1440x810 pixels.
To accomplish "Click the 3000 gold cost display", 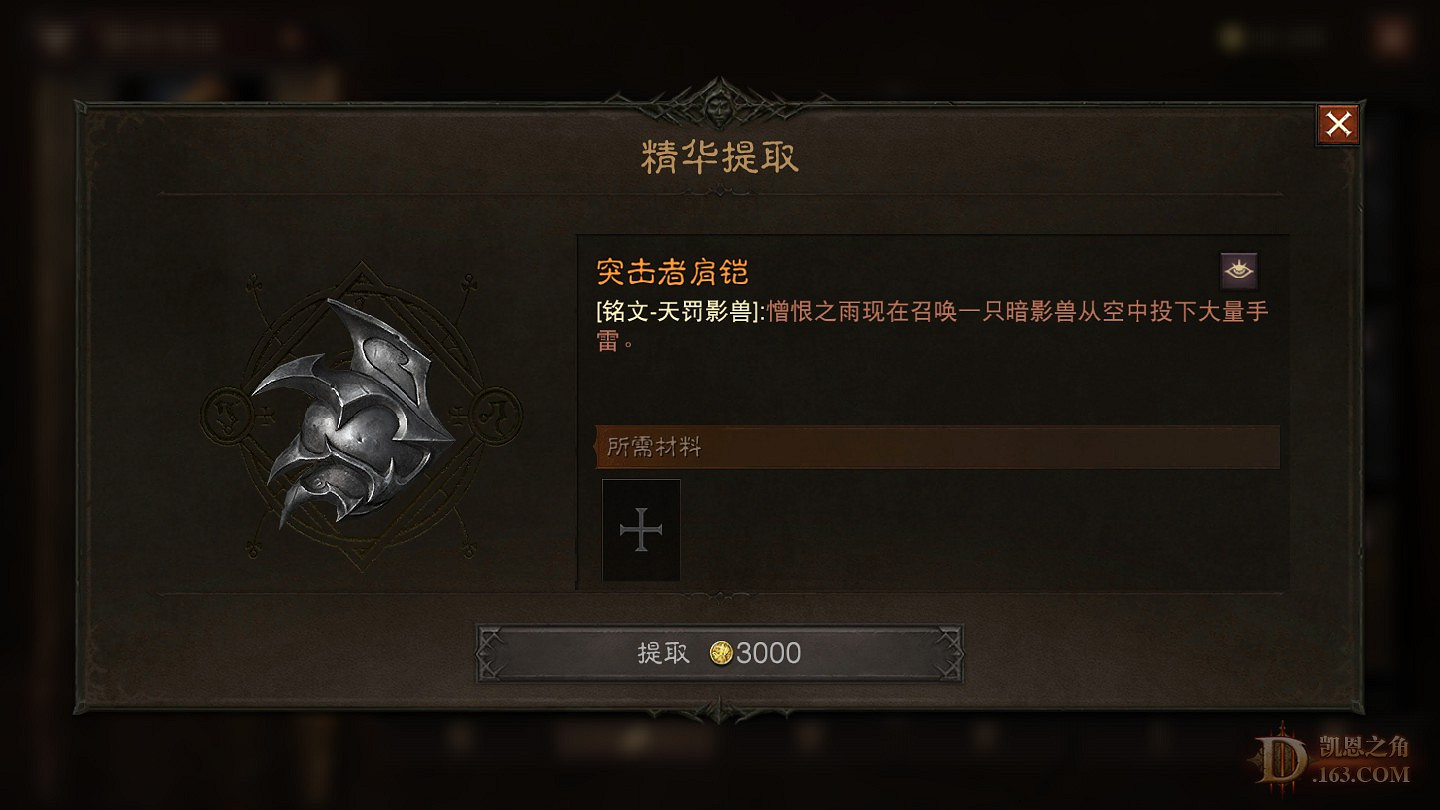I will (768, 654).
